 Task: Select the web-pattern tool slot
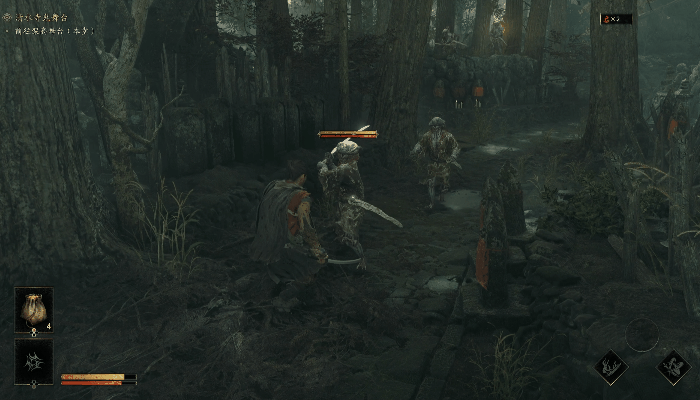[x=34, y=360]
